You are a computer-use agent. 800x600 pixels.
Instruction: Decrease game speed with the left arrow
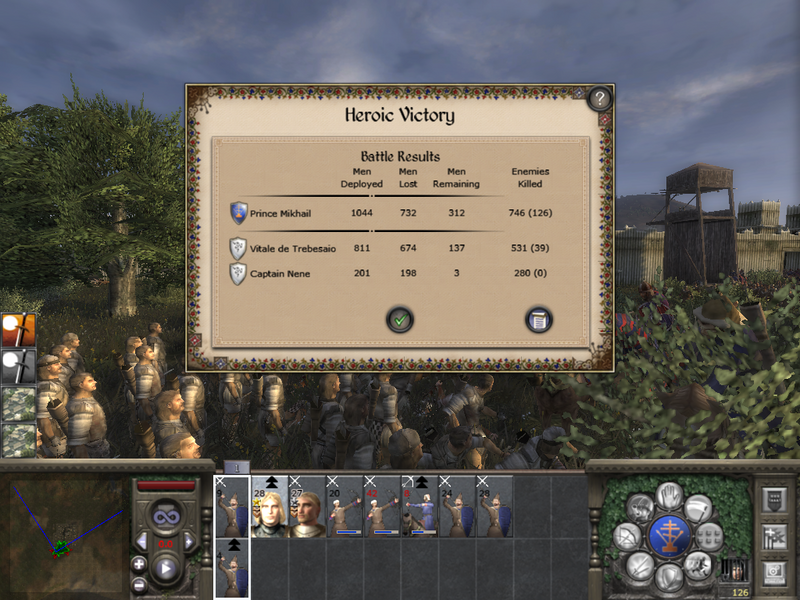142,542
